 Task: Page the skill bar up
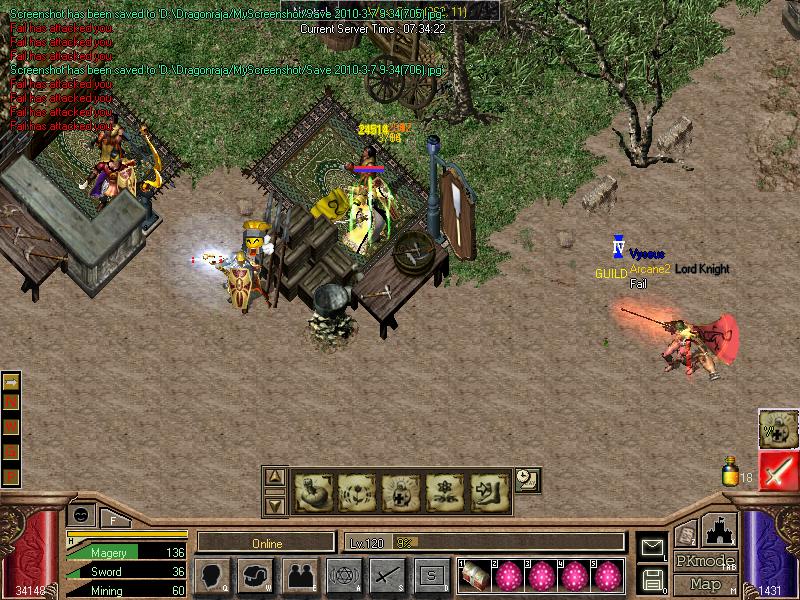click(x=276, y=477)
